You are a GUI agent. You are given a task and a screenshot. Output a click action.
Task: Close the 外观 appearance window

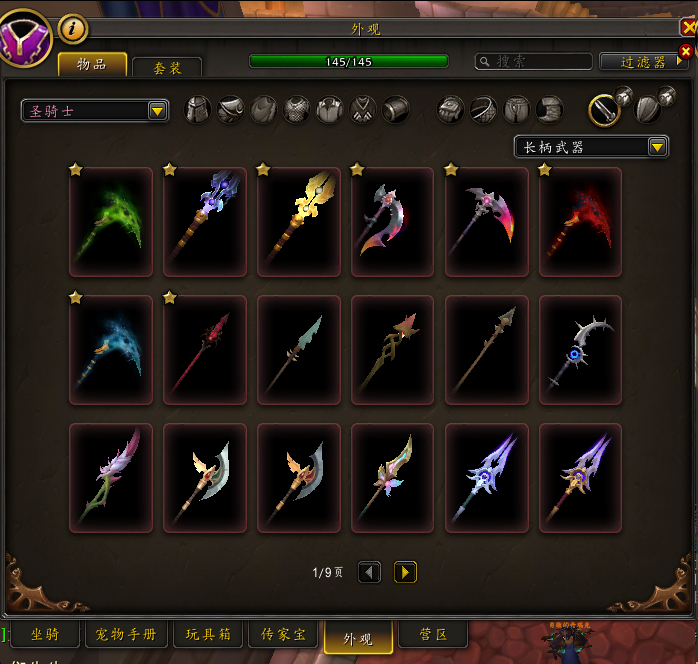[x=686, y=51]
